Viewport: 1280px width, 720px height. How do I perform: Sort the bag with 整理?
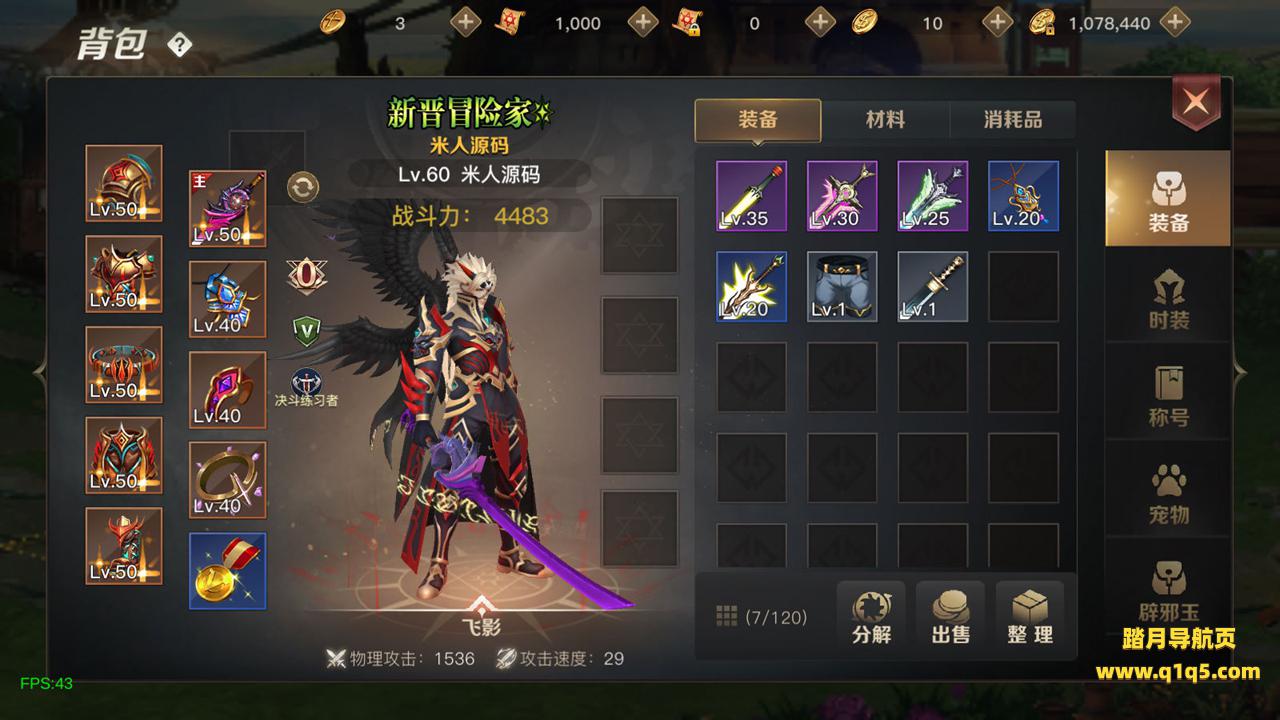coord(1030,616)
